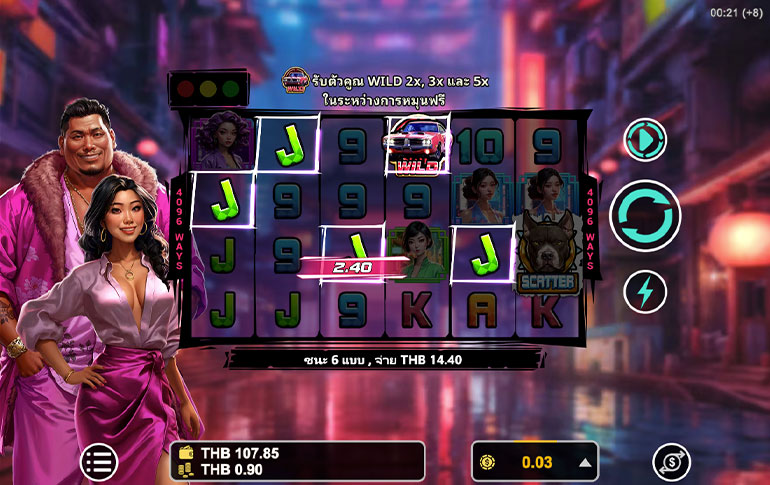Spin the reels with the circular arrows button
Screen dimensions: 770x485
pos(645,215)
